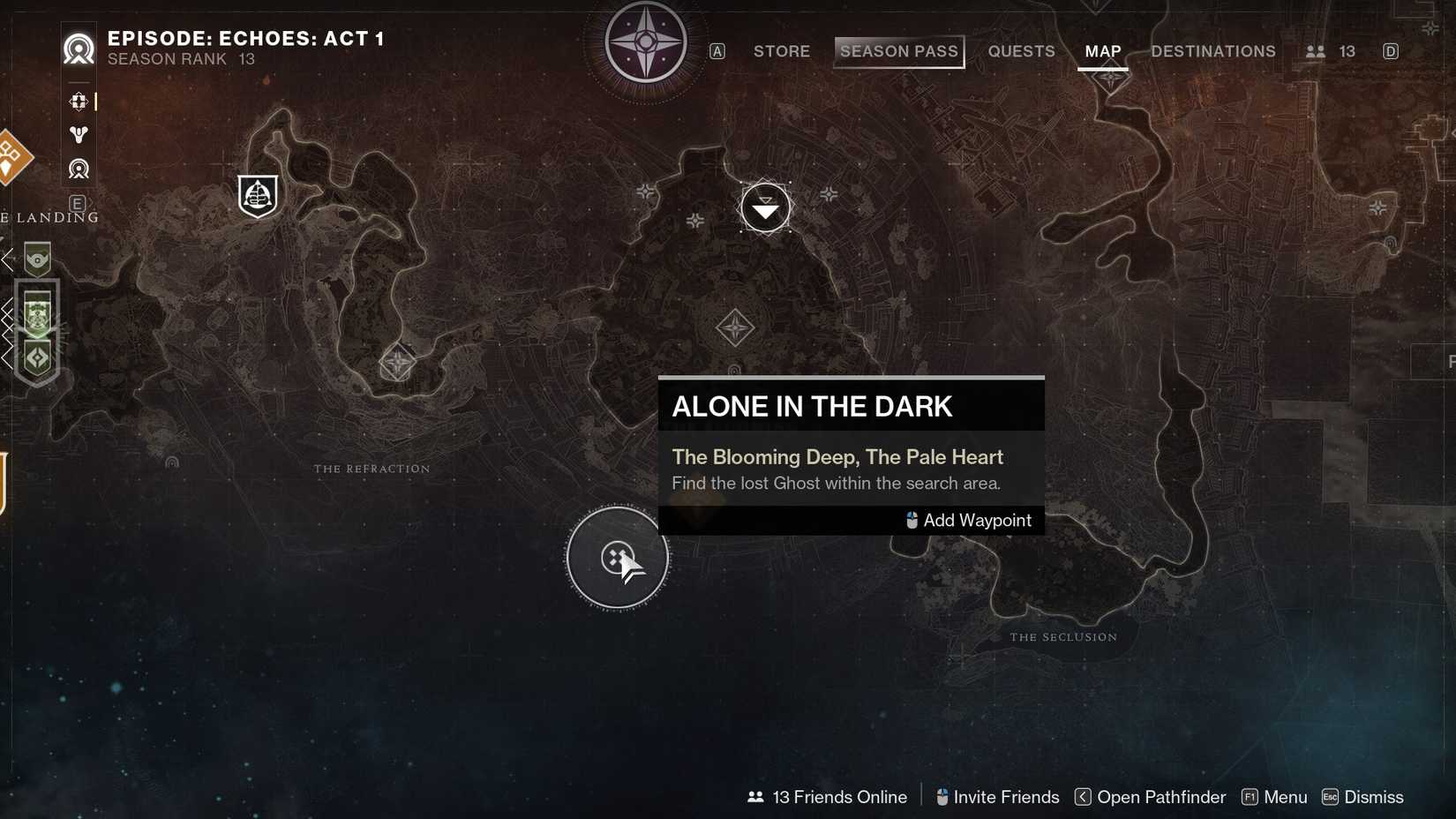Click the diamond activity marker above The Refraction
This screenshot has height=819, width=1456.
397,362
